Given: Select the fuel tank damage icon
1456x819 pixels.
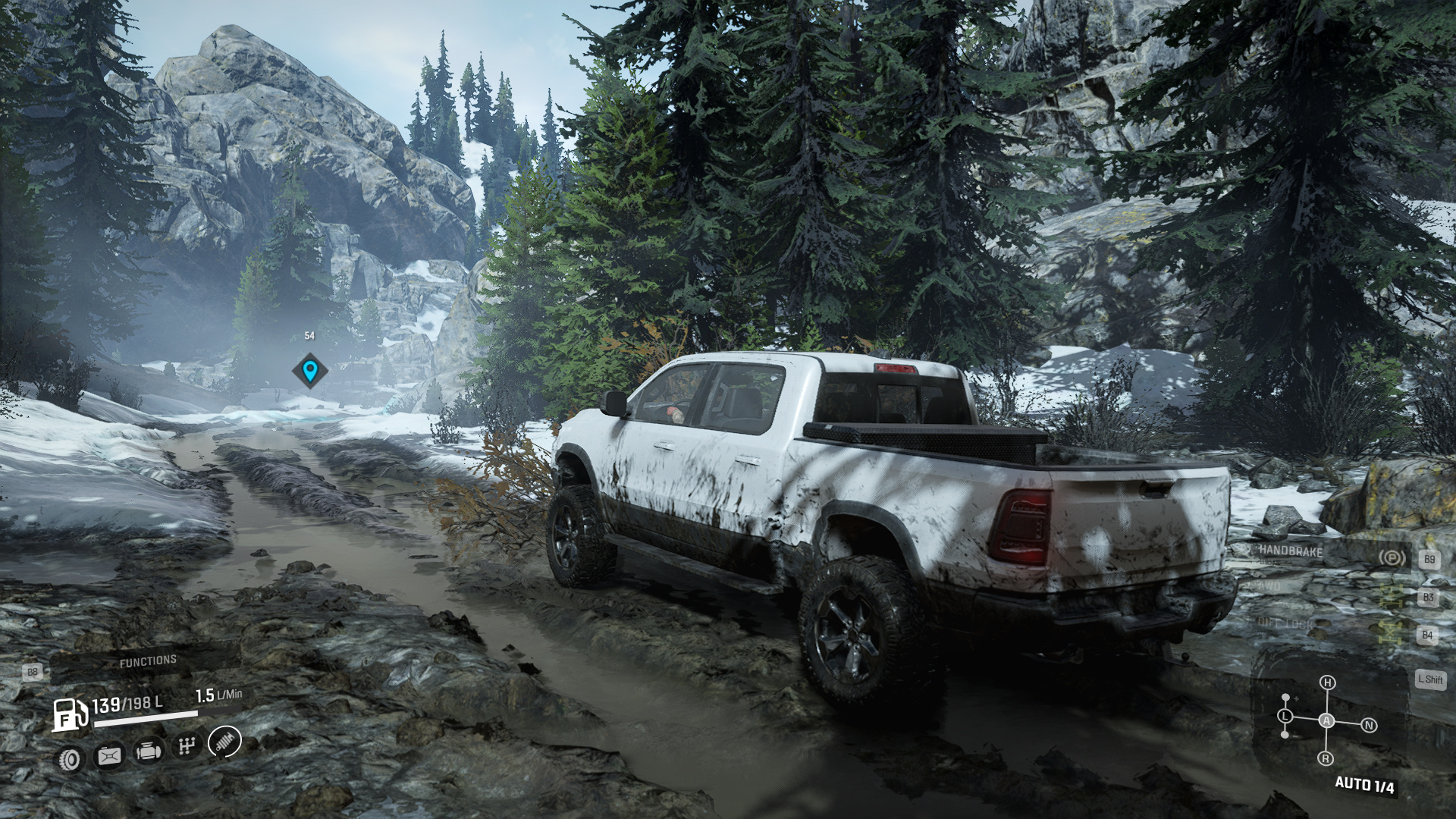Looking at the screenshot, I should [x=109, y=755].
